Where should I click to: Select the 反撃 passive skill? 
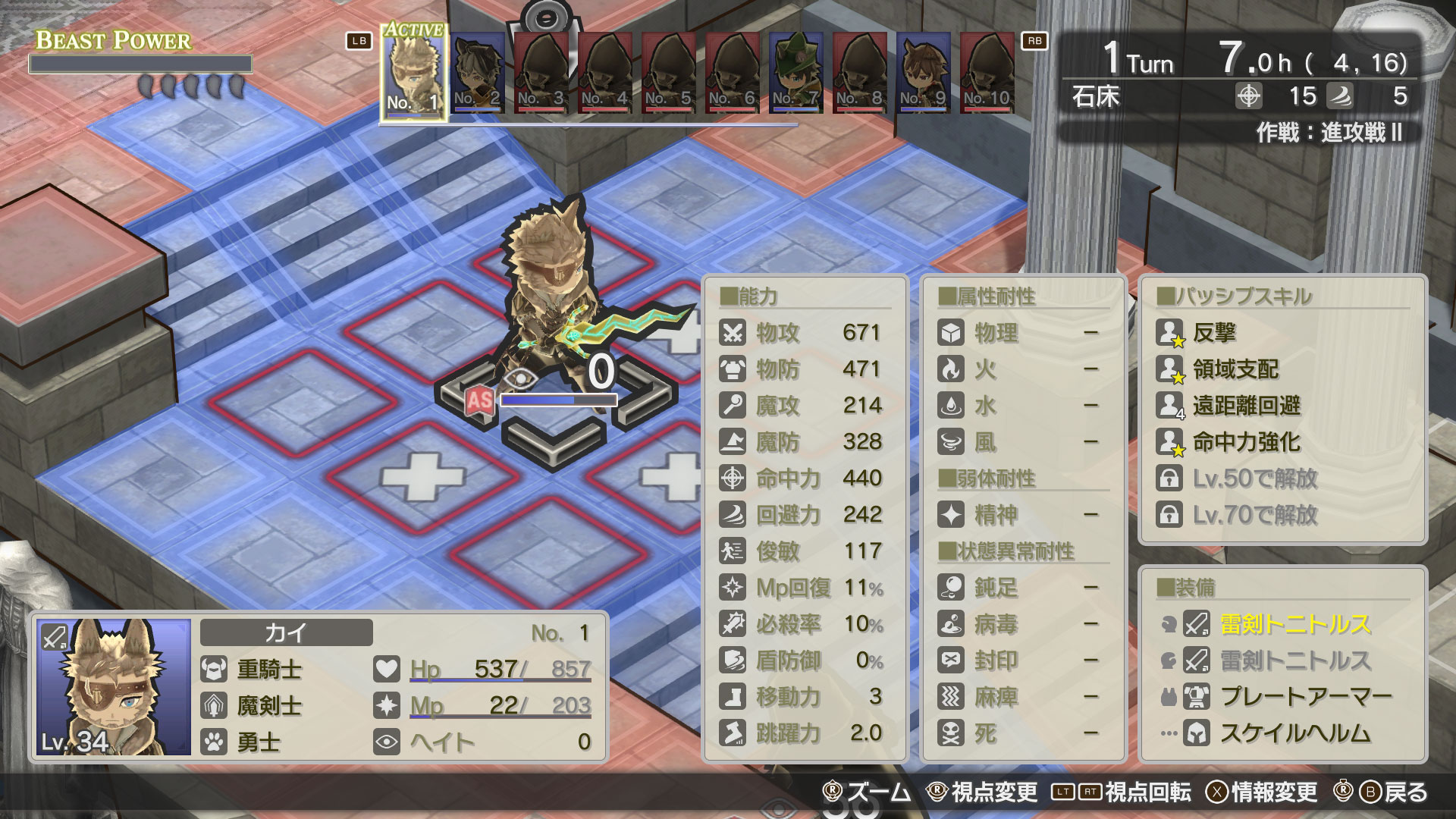click(1214, 332)
